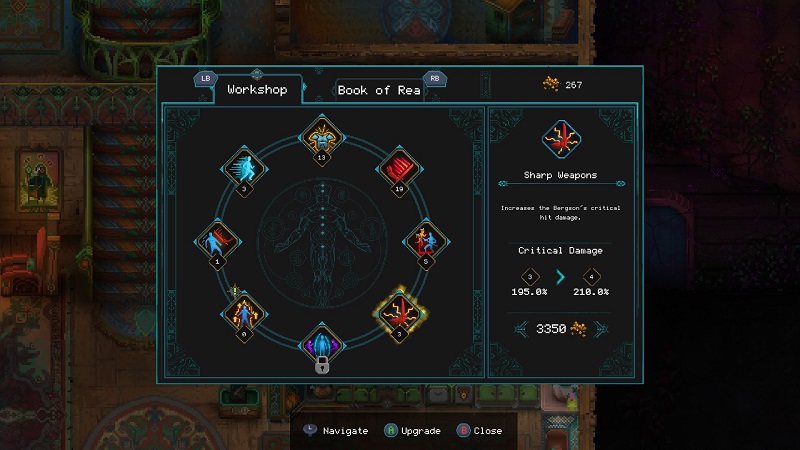
Task: Choose the running blue figure upgrade
Action: (x=243, y=166)
